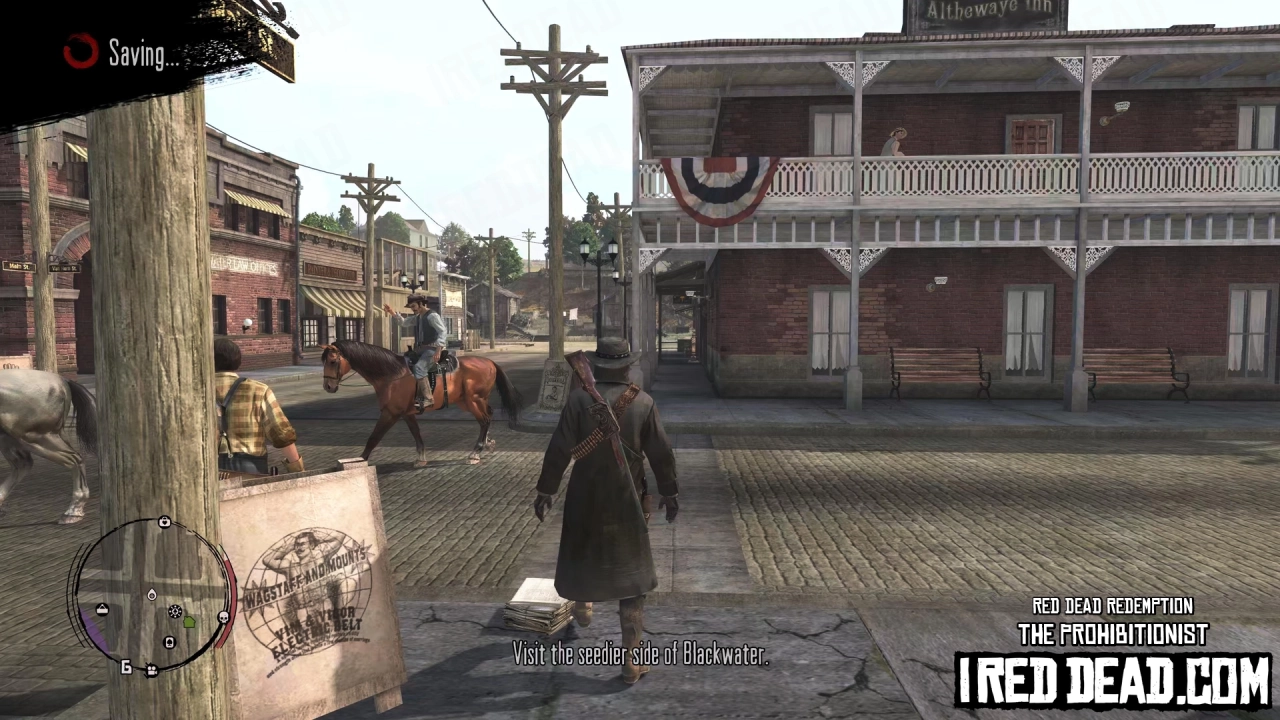This screenshot has height=720, width=1280.
Task: Click the tent shop icon on the minimap's left edge
Action: coord(102,609)
